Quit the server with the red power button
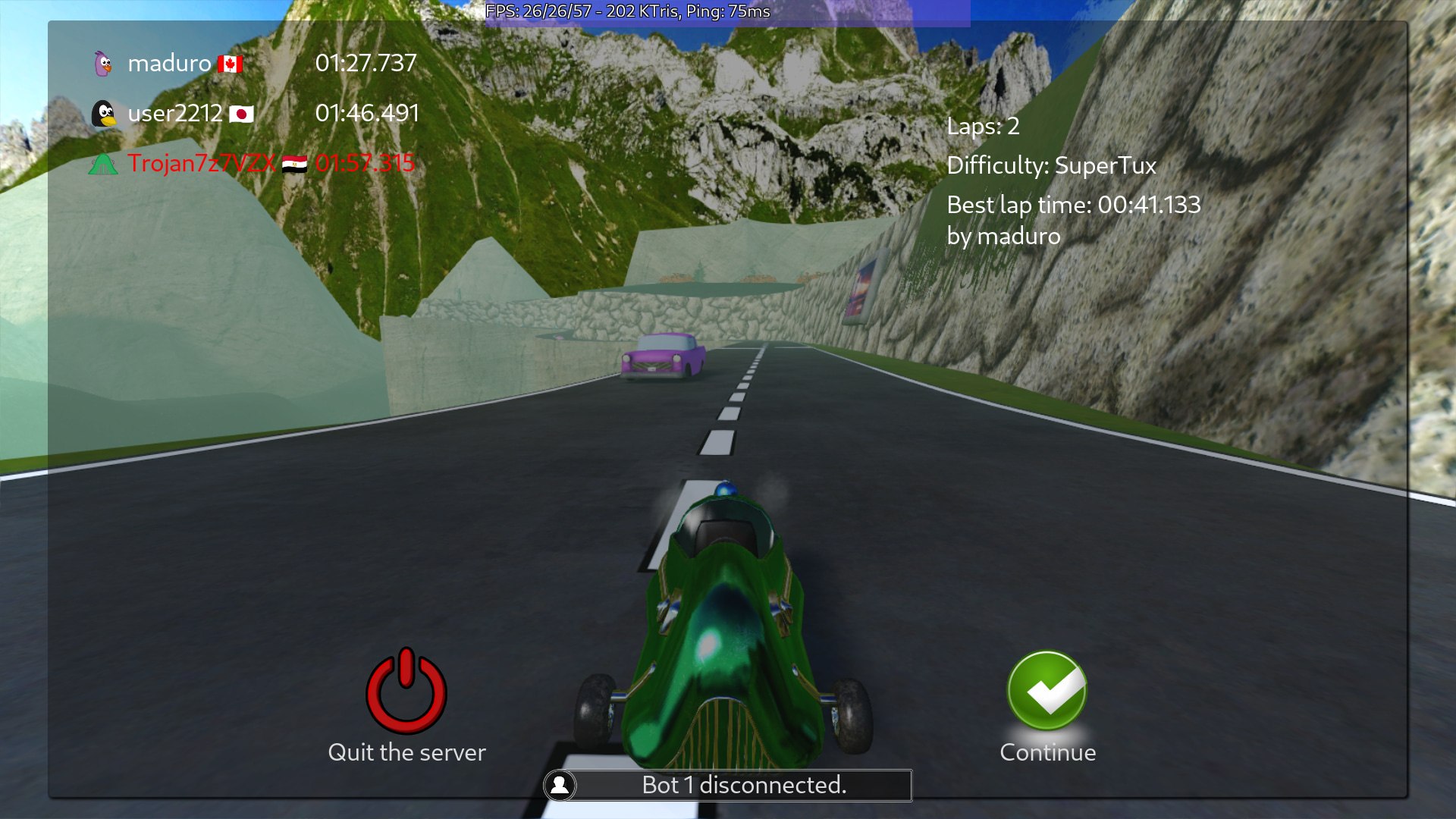Viewport: 1456px width, 819px height. [x=406, y=691]
